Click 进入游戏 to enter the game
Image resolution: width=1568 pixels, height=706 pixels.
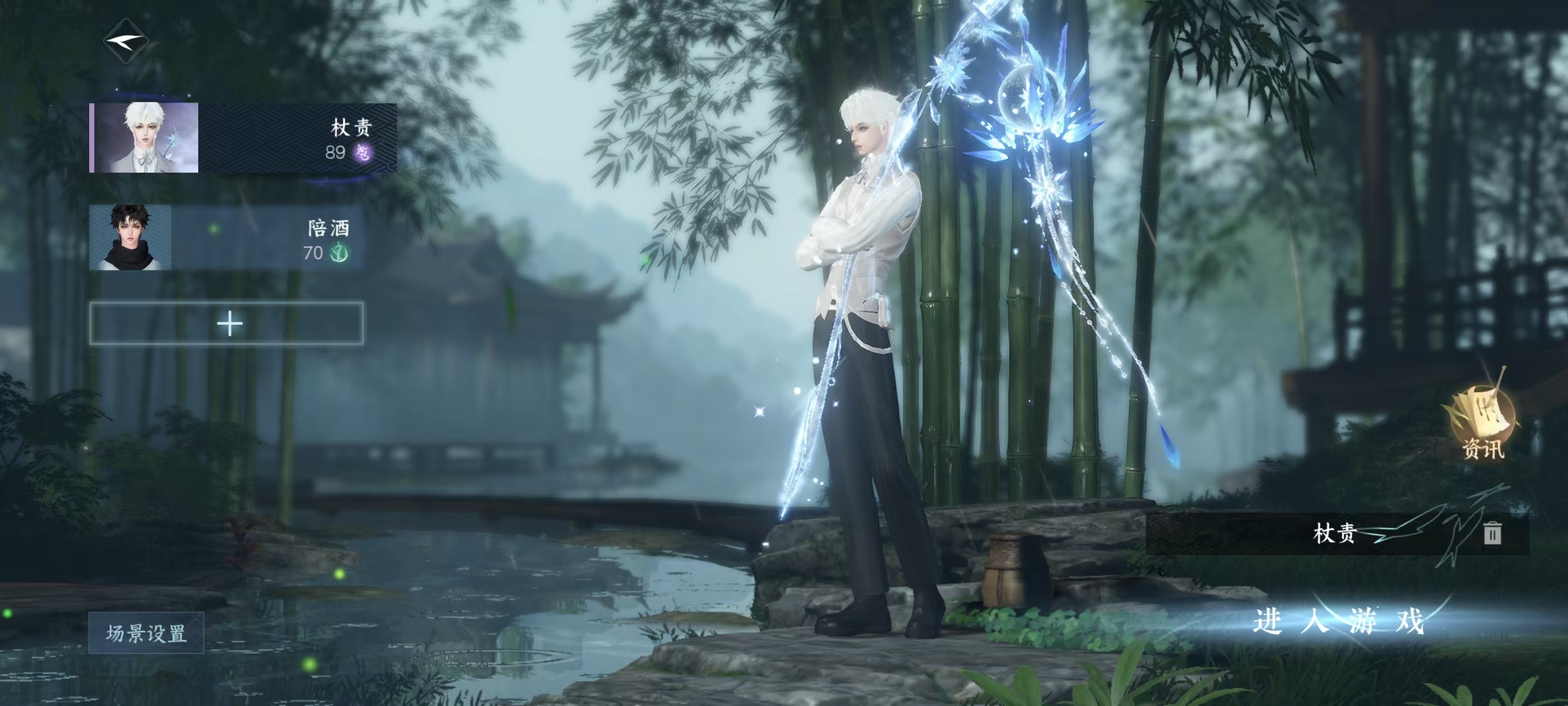[1338, 621]
